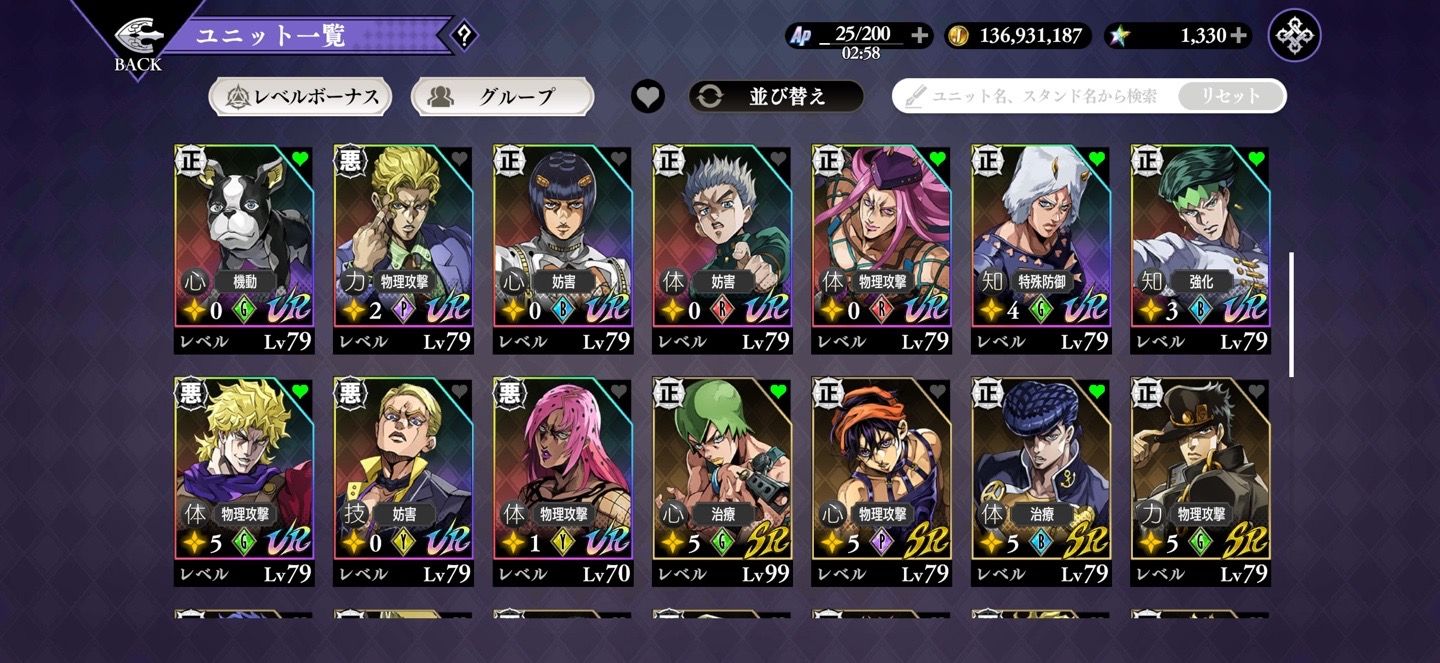The image size is (1440, 663).
Task: Open the グループ group button
Action: click(x=502, y=97)
